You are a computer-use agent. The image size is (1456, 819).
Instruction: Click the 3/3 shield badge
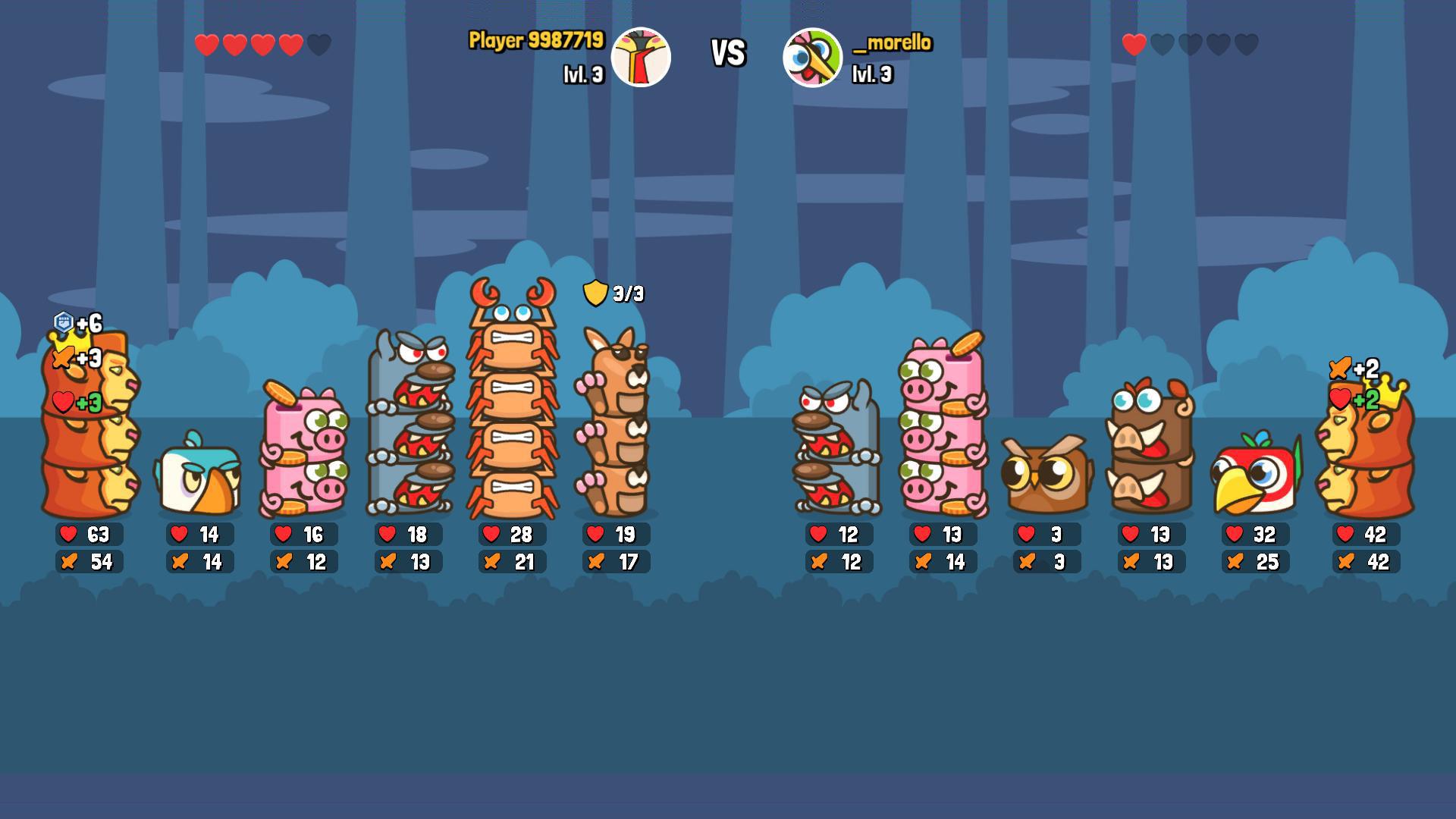point(615,292)
